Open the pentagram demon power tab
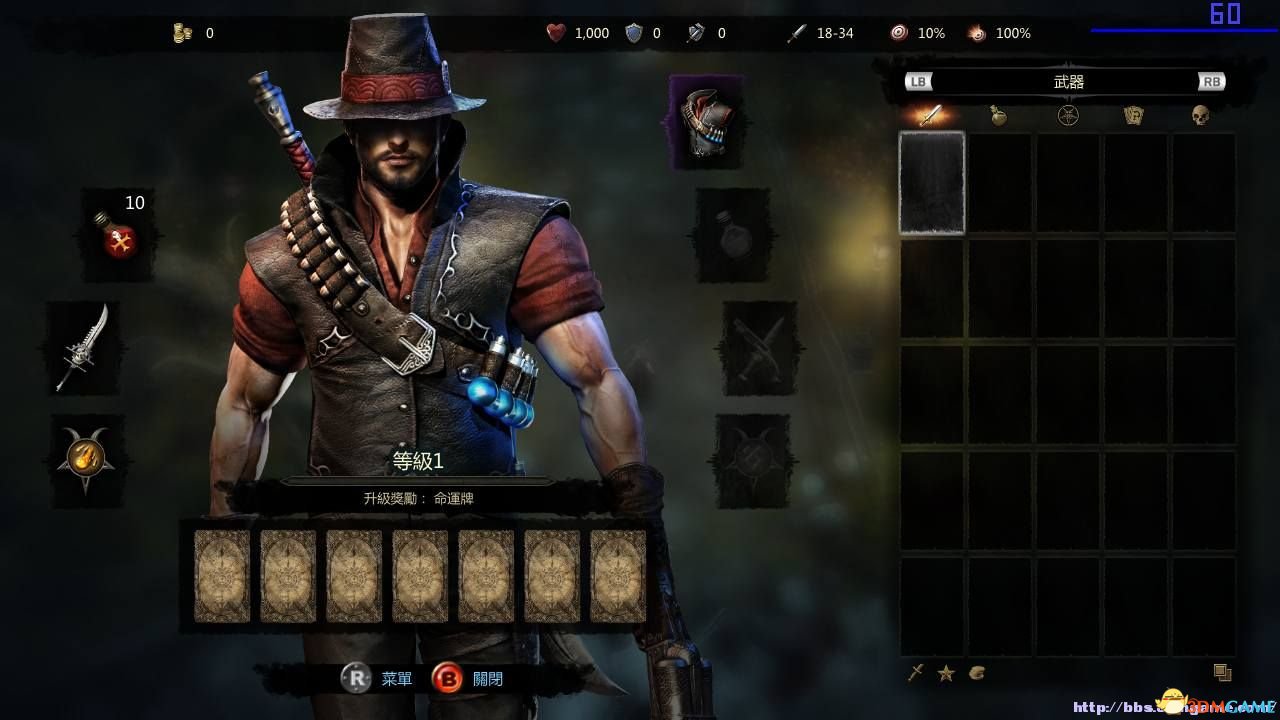 pyautogui.click(x=1068, y=116)
